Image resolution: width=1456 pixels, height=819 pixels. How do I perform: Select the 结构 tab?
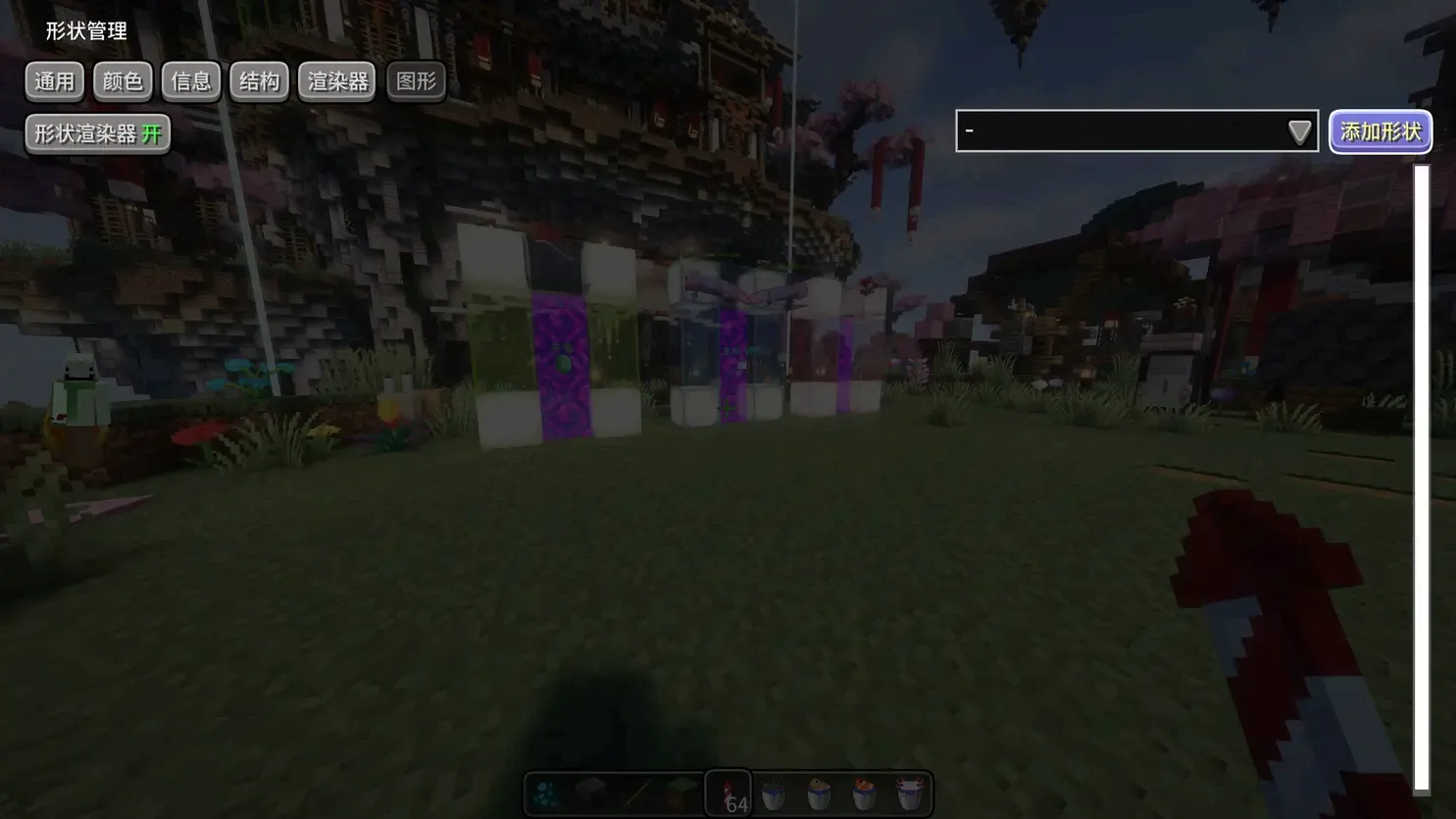(258, 80)
